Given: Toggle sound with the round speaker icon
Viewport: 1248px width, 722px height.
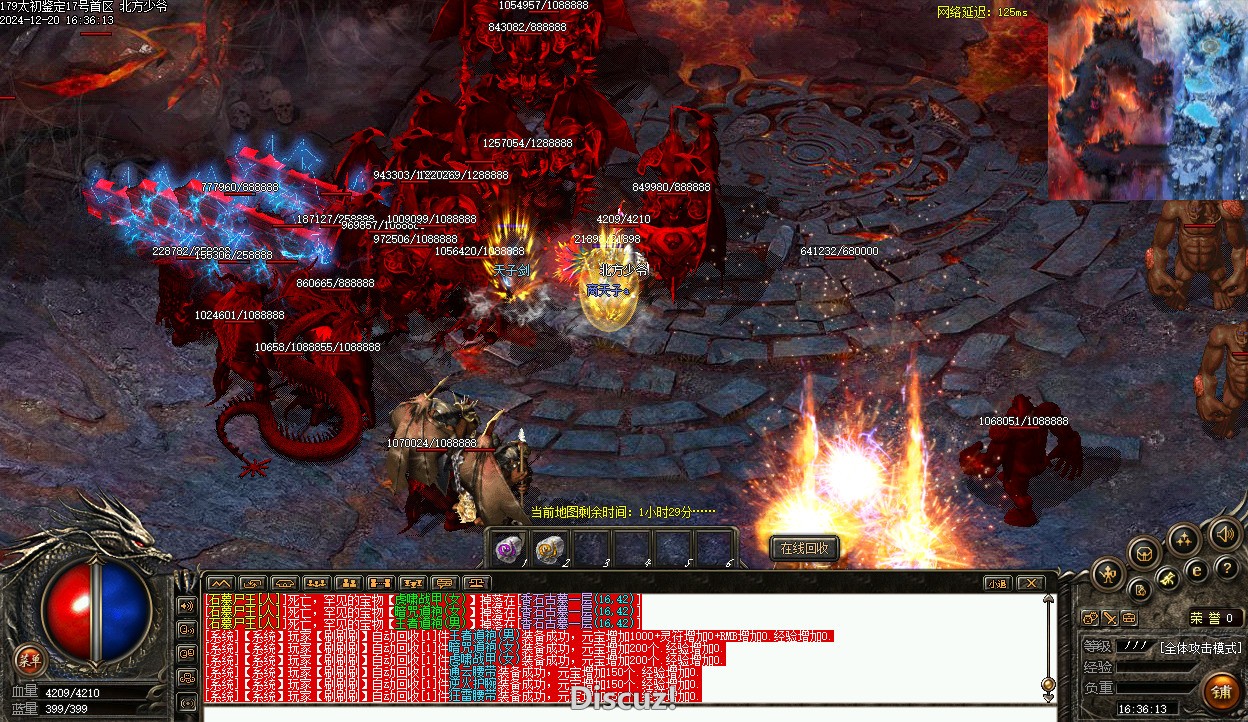Looking at the screenshot, I should pos(1224,533).
